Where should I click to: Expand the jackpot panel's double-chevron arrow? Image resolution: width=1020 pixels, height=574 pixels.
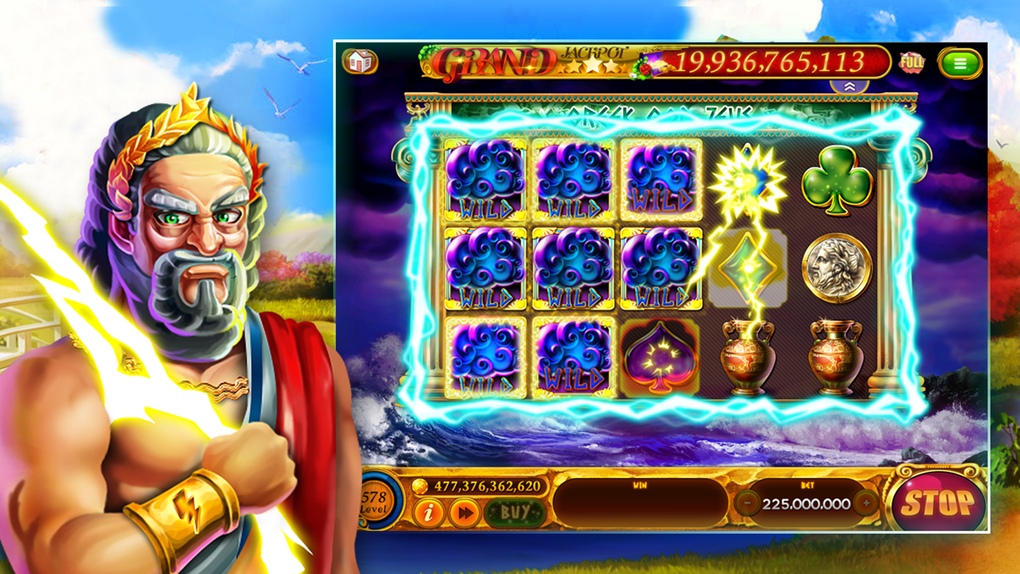(849, 87)
